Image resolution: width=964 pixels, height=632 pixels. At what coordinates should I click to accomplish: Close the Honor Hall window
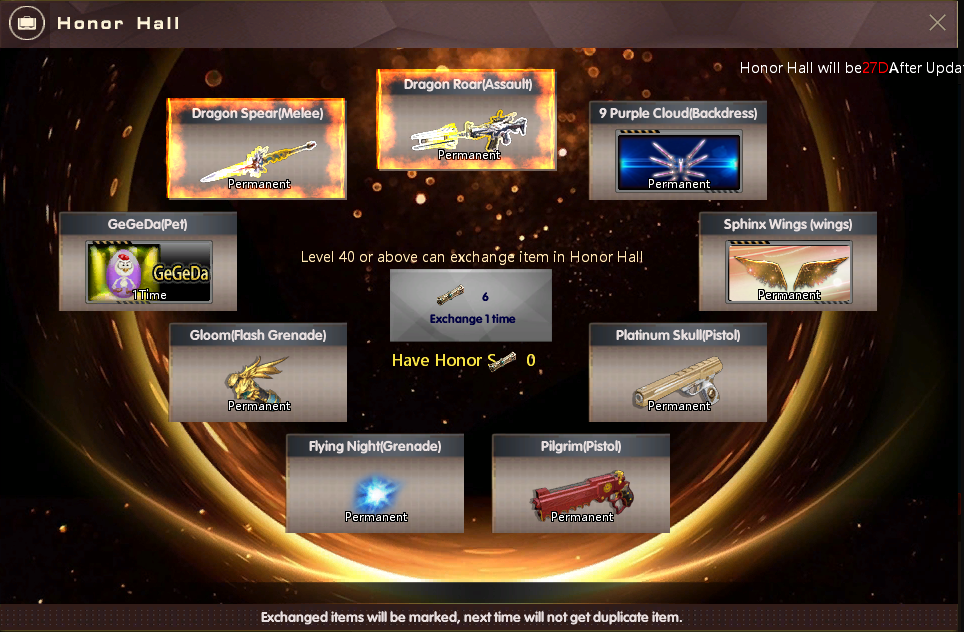937,23
